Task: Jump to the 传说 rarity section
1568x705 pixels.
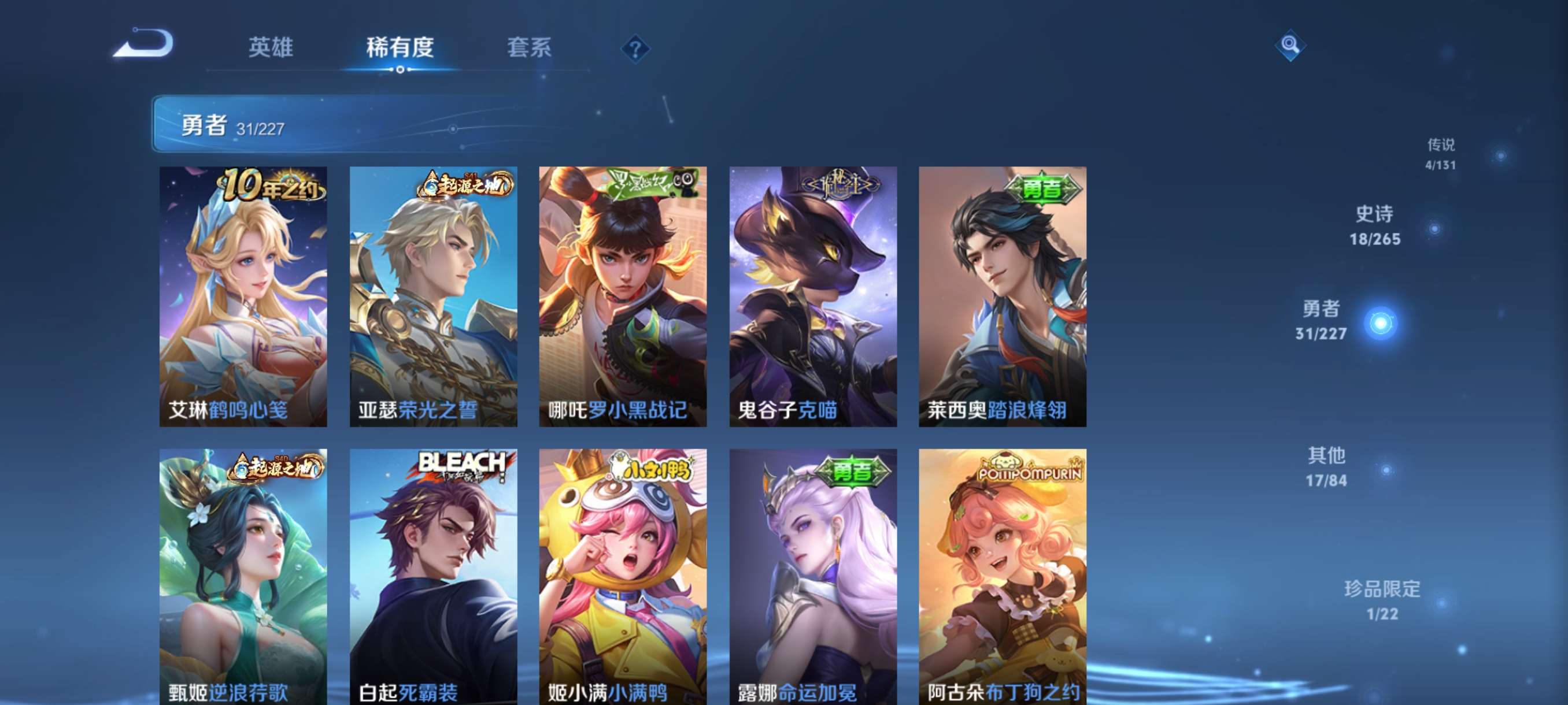Action: [1440, 153]
